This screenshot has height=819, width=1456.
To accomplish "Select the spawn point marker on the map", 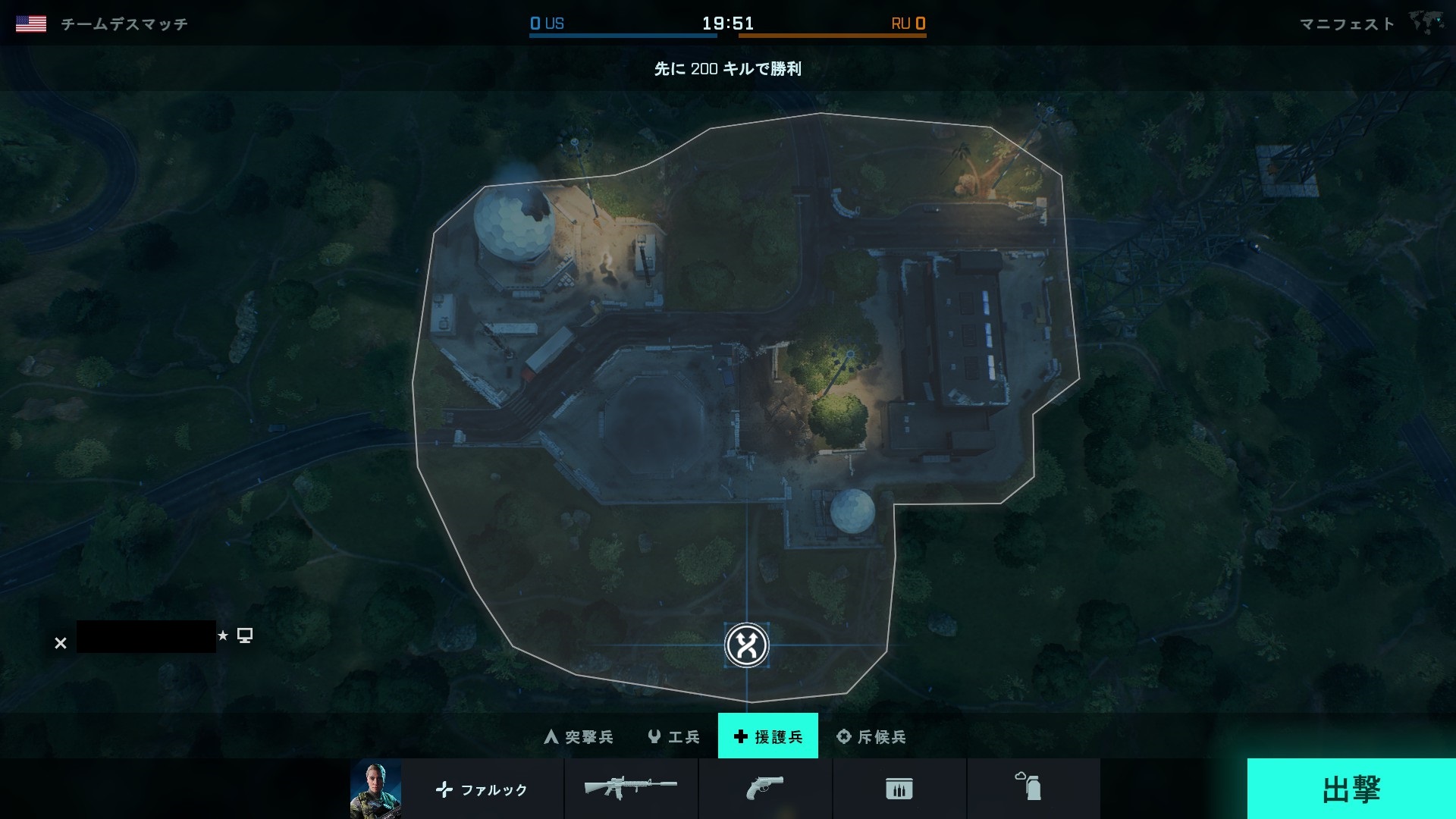I will (747, 645).
